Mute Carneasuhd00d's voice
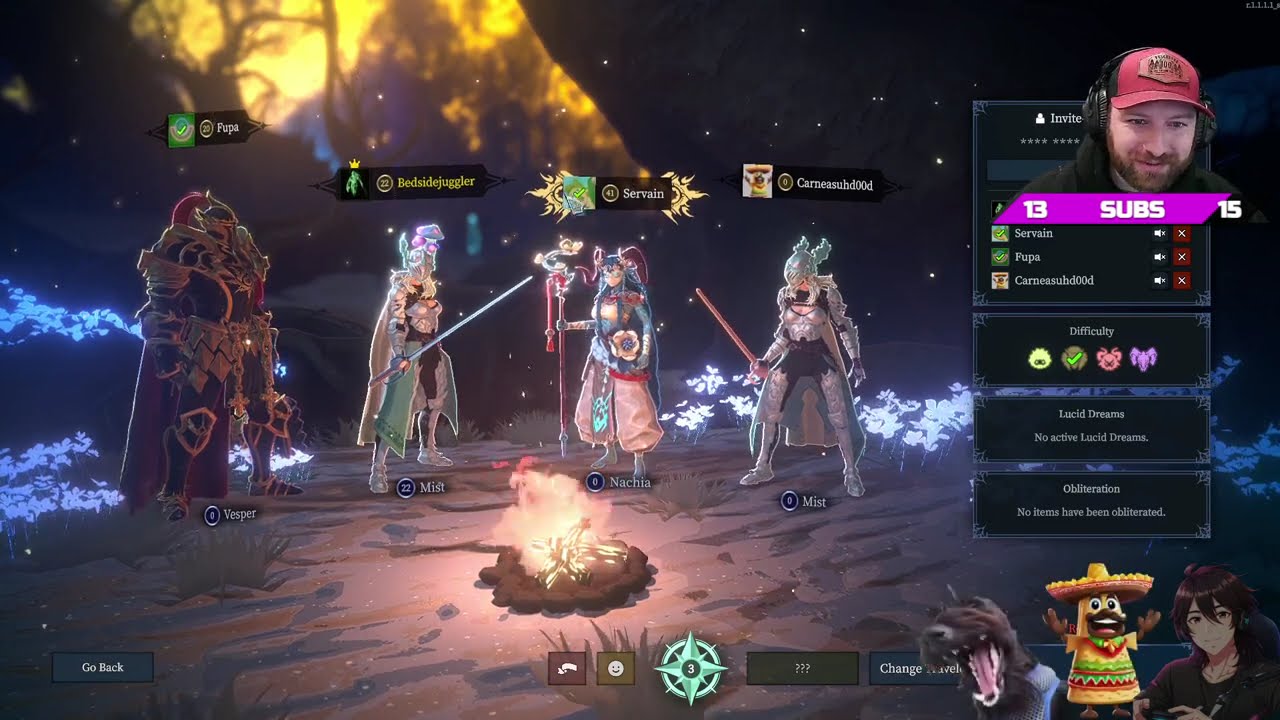Screen dimensions: 1280x720 [1159, 281]
